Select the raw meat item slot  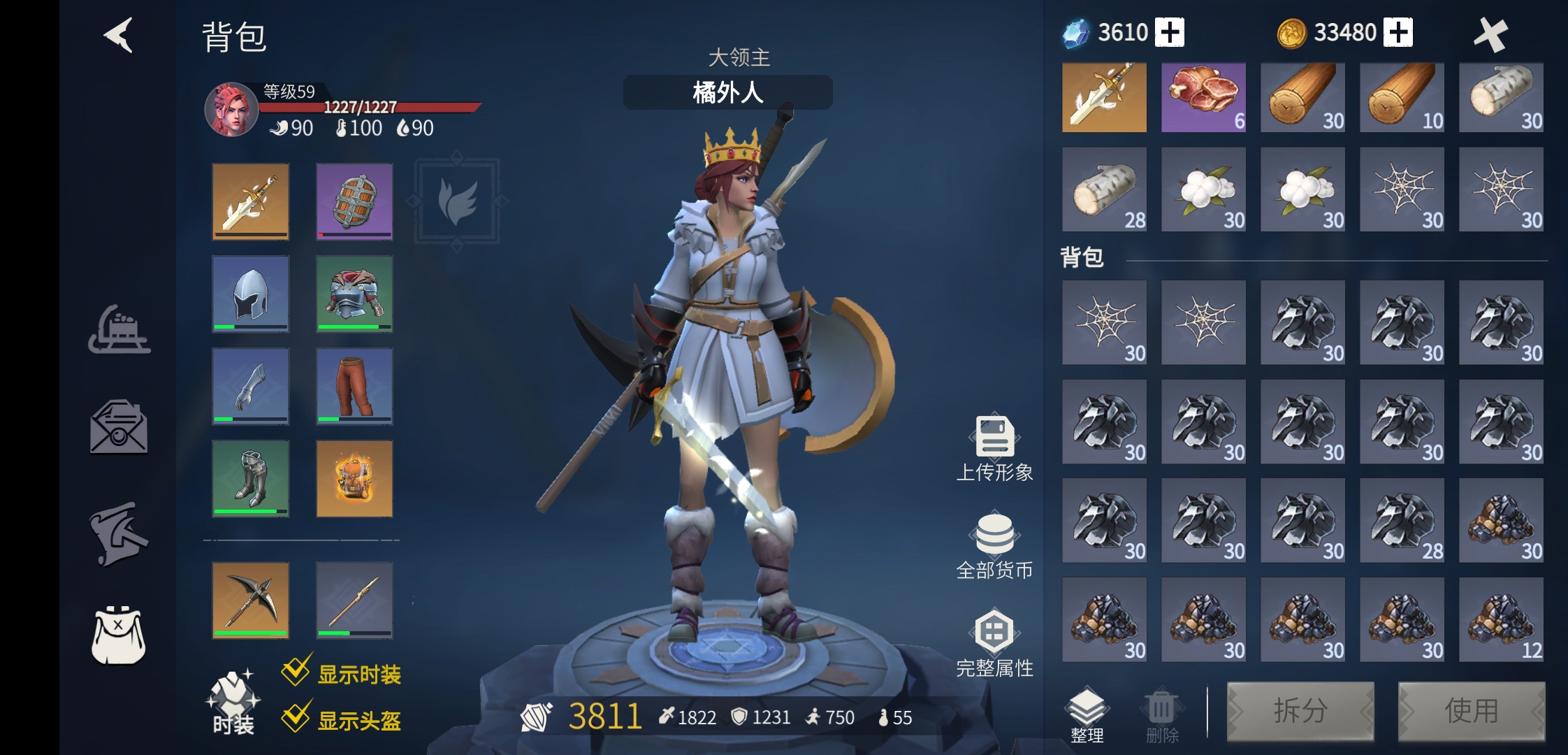pos(1203,97)
